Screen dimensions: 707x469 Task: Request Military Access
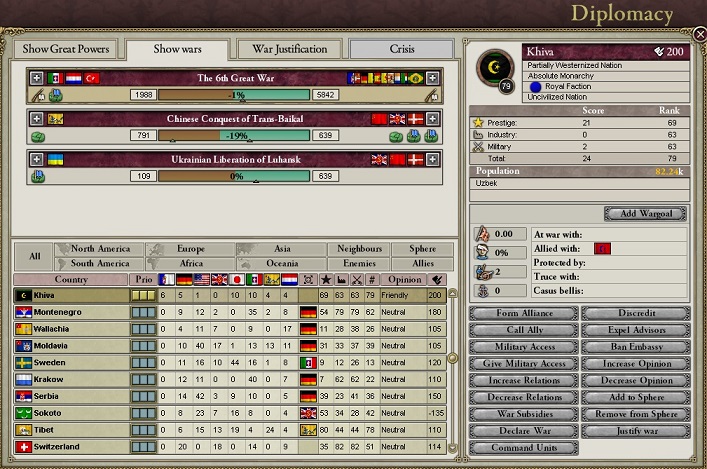(x=523, y=347)
